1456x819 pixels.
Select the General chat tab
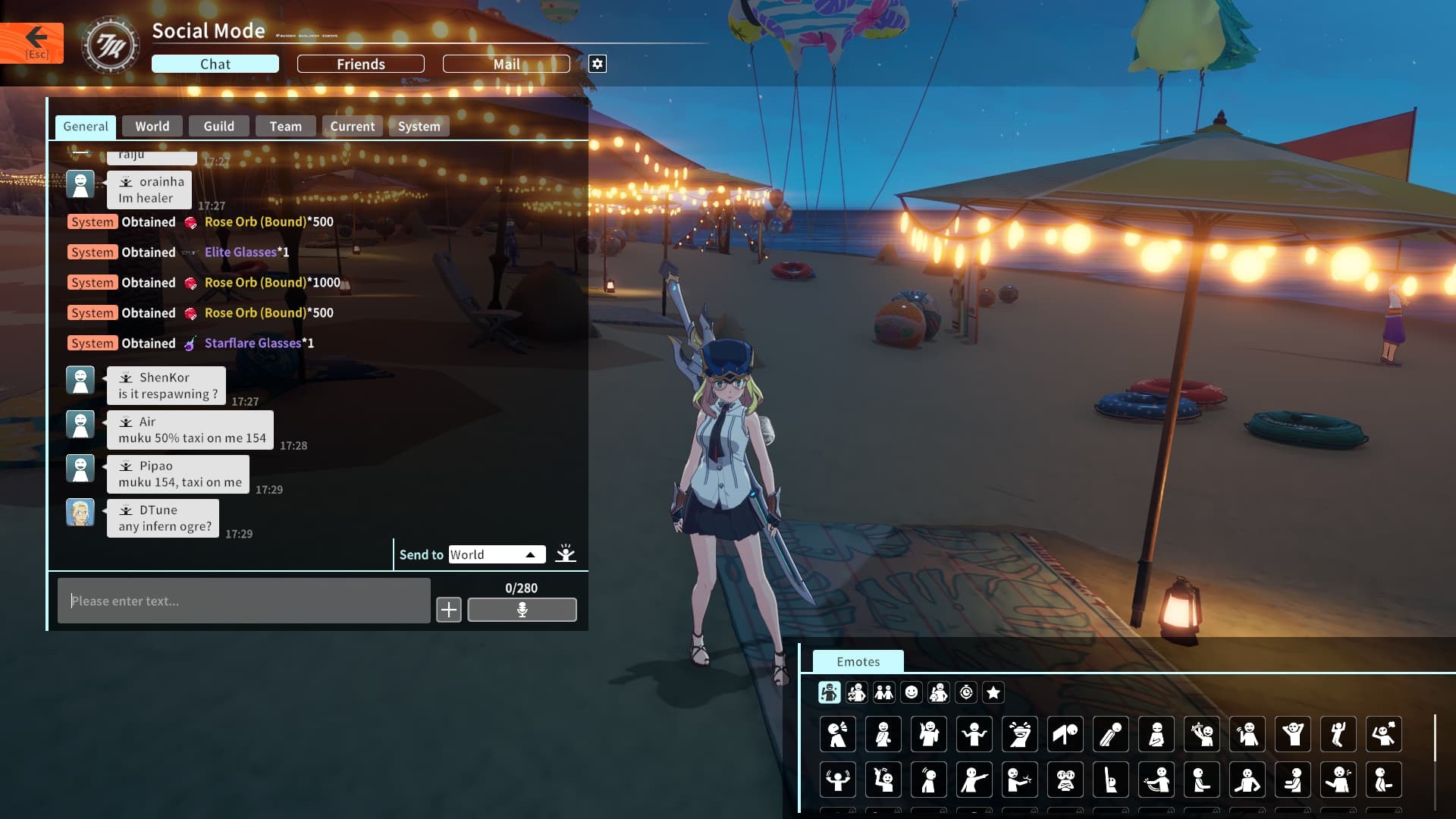click(x=86, y=127)
